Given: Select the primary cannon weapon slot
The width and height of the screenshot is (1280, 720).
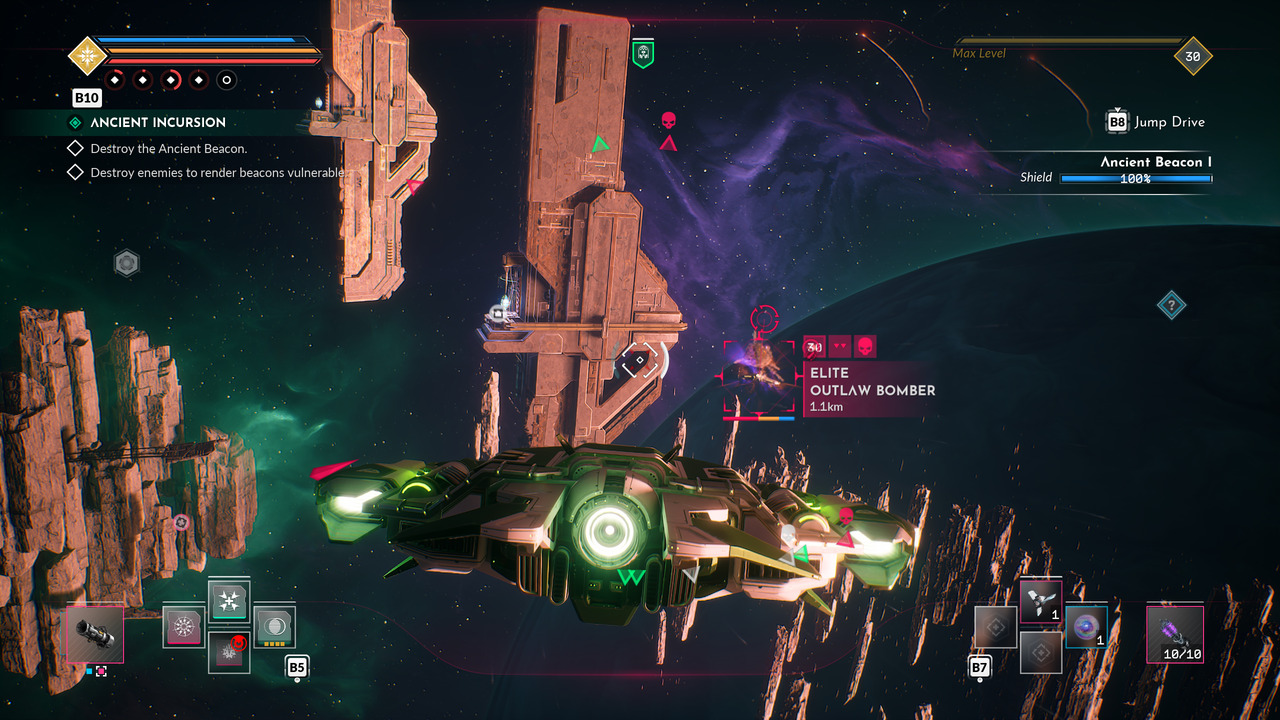Looking at the screenshot, I should click(x=94, y=634).
